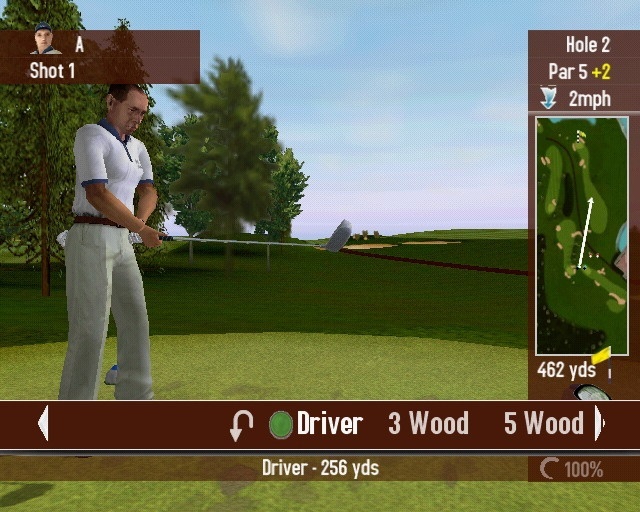This screenshot has height=512, width=640.
Task: Pick the 5 Wood club
Action: 543,423
